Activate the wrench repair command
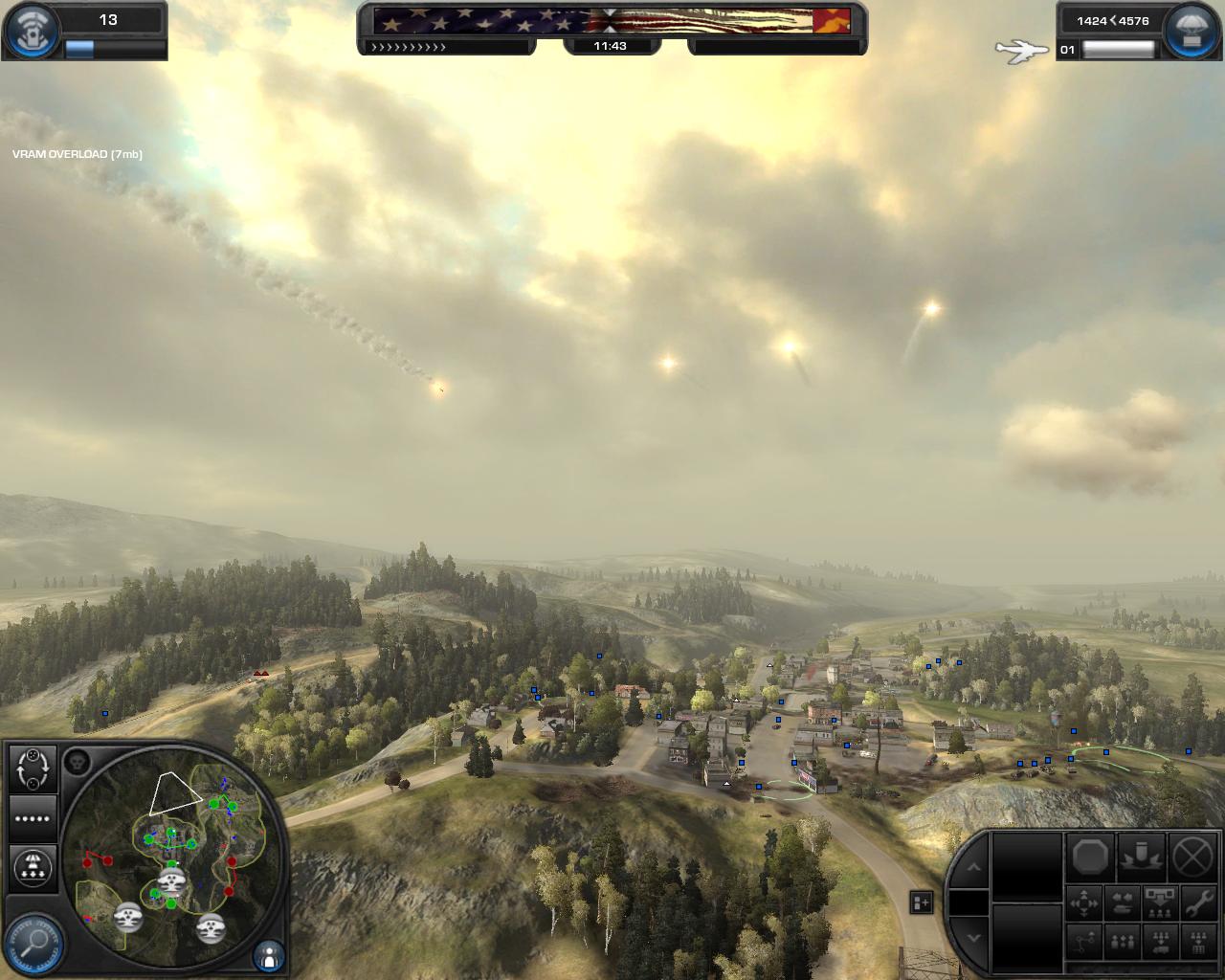Screen dimensions: 1225x980 click(x=1197, y=902)
